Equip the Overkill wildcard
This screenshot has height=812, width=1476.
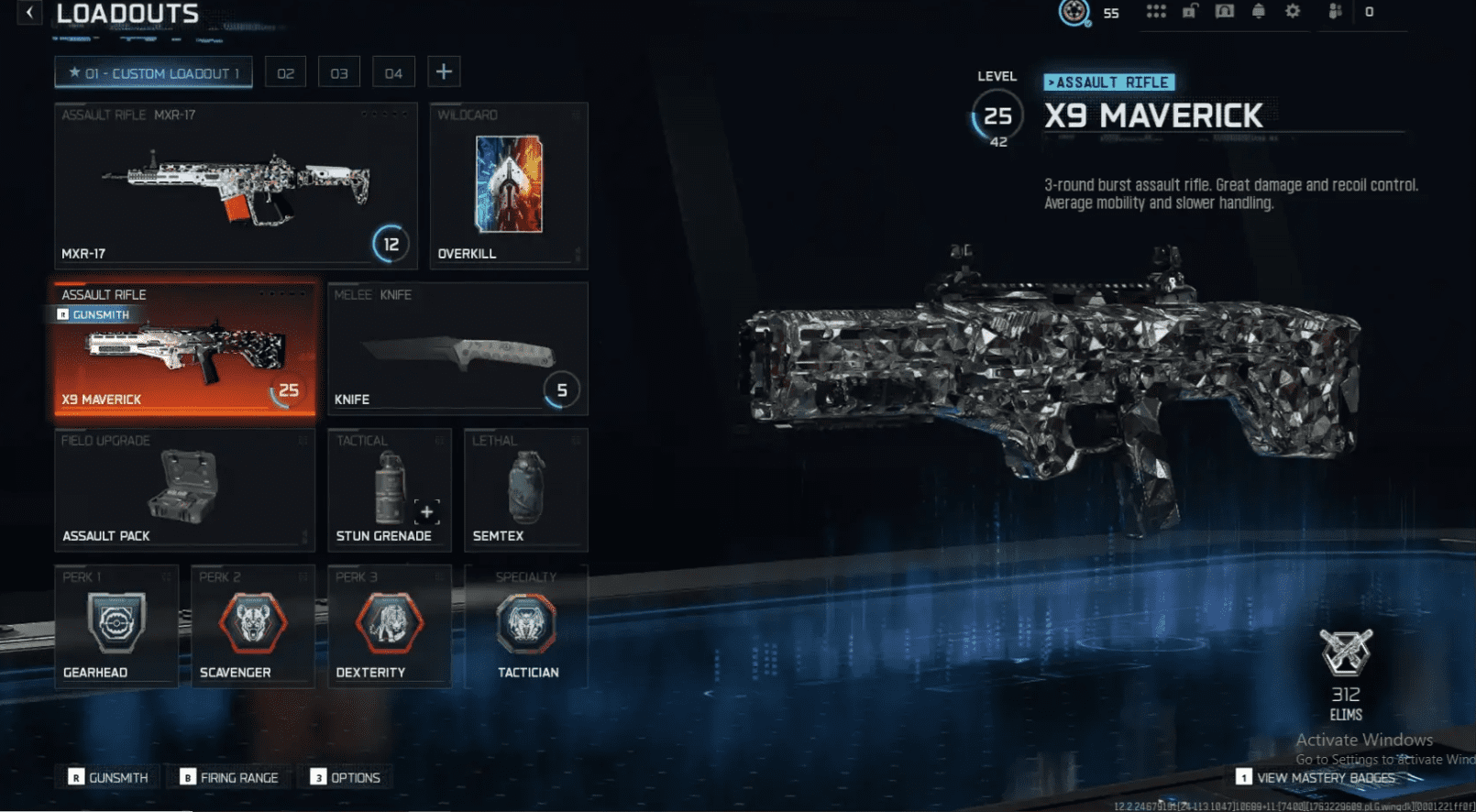tap(508, 183)
